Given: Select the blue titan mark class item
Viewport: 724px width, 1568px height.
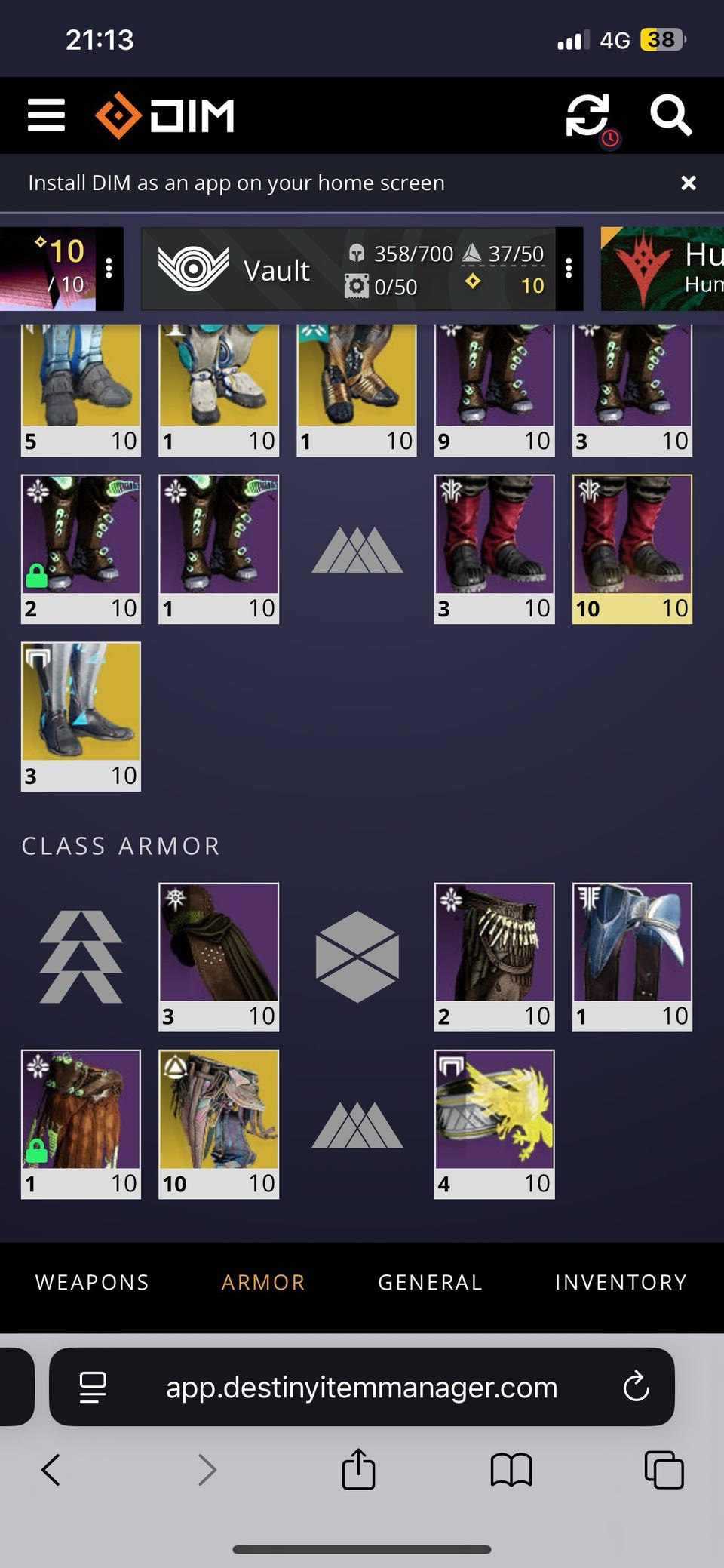Looking at the screenshot, I should [x=632, y=956].
